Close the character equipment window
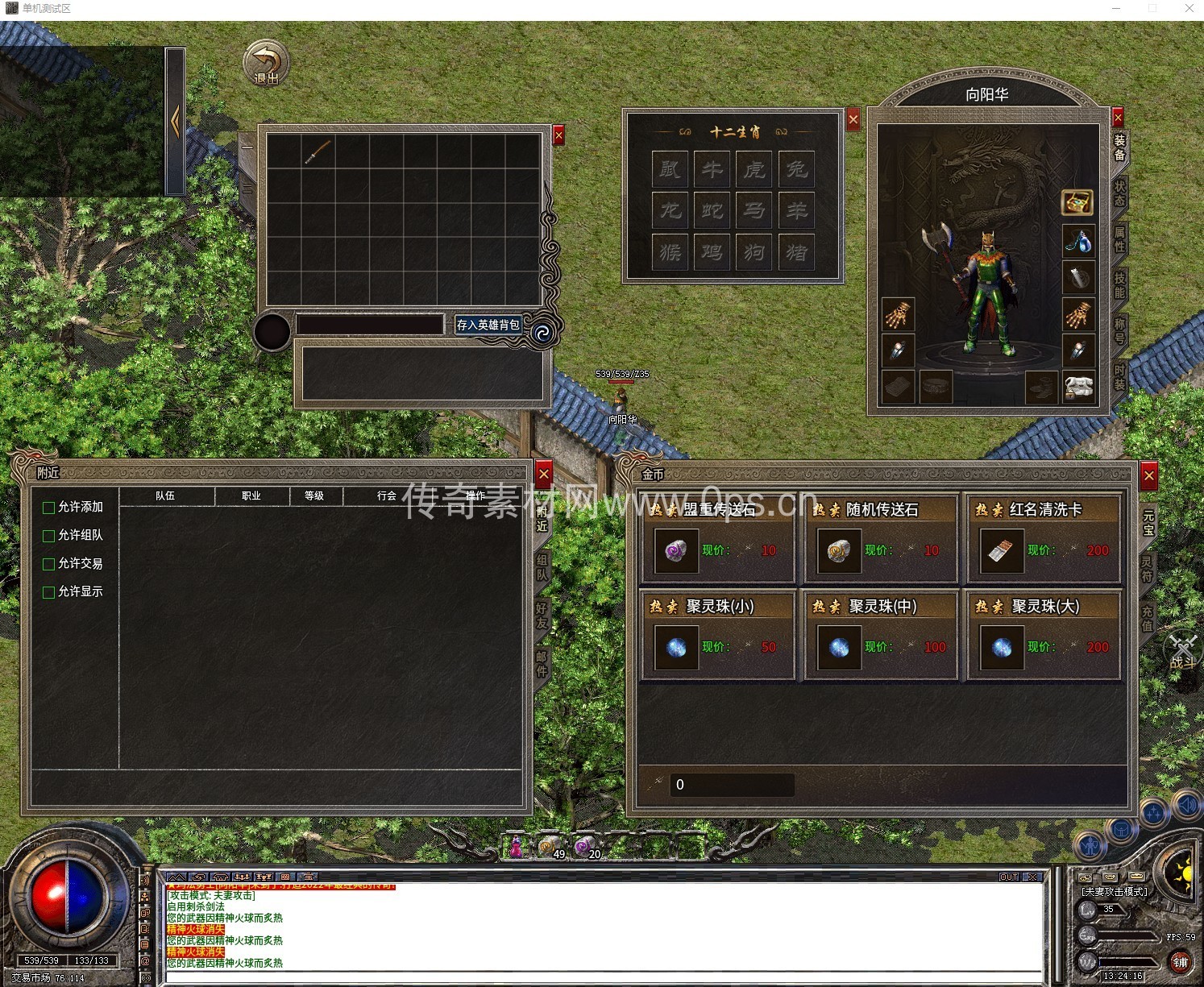Image resolution: width=1204 pixels, height=987 pixels. pyautogui.click(x=1118, y=118)
